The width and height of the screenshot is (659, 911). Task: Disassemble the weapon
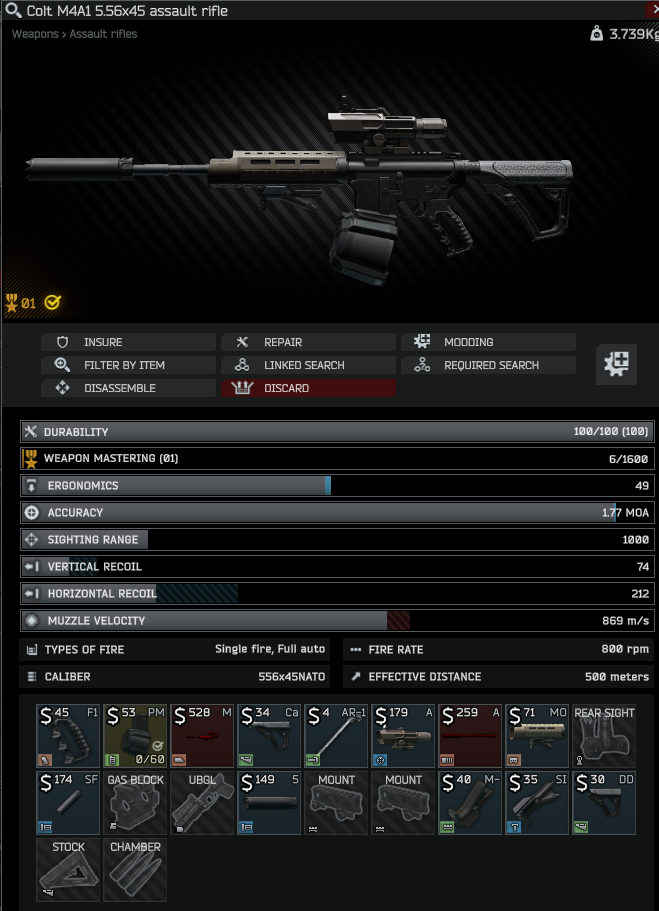pyautogui.click(x=128, y=388)
